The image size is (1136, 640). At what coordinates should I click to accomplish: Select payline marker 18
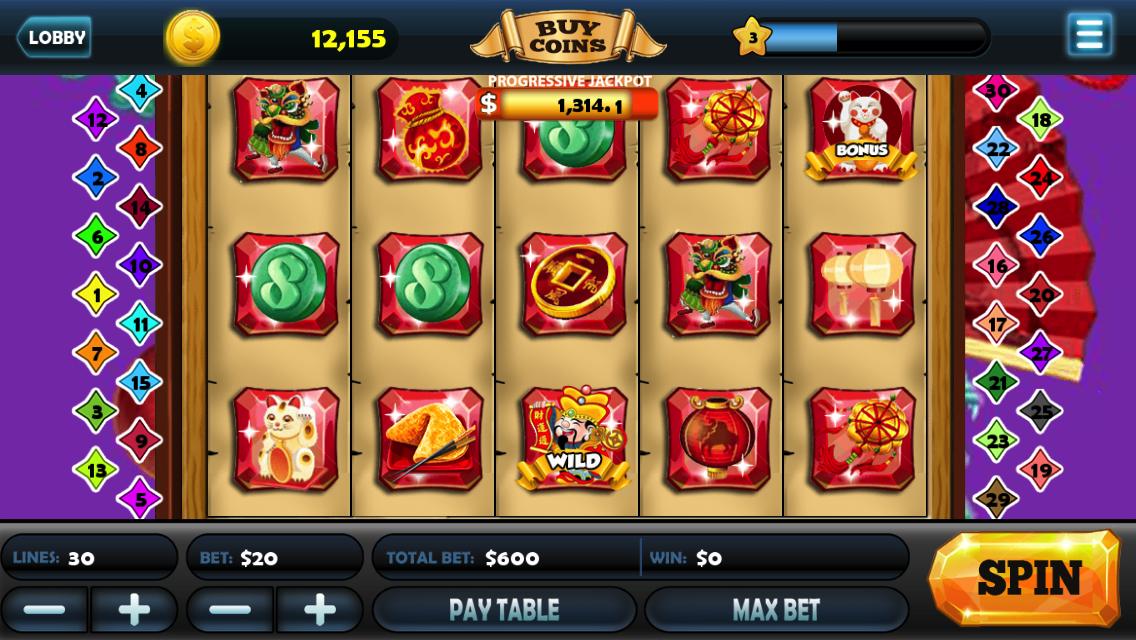pyautogui.click(x=1040, y=120)
